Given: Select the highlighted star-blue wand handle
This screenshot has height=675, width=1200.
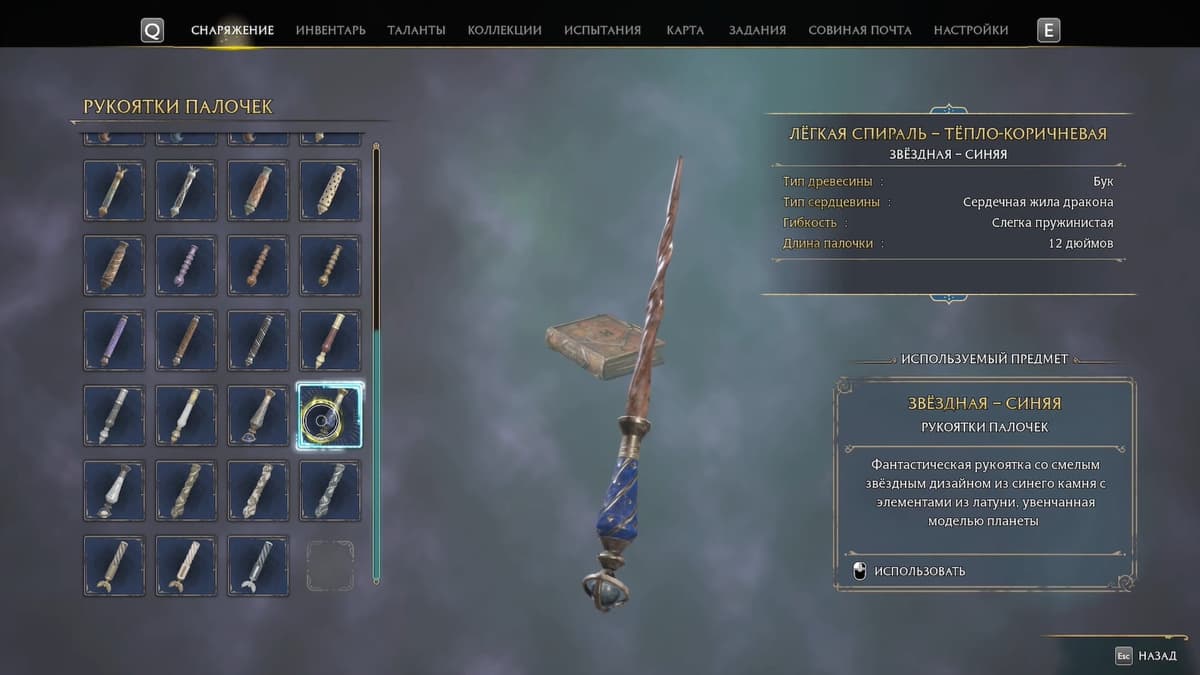Looking at the screenshot, I should [330, 415].
